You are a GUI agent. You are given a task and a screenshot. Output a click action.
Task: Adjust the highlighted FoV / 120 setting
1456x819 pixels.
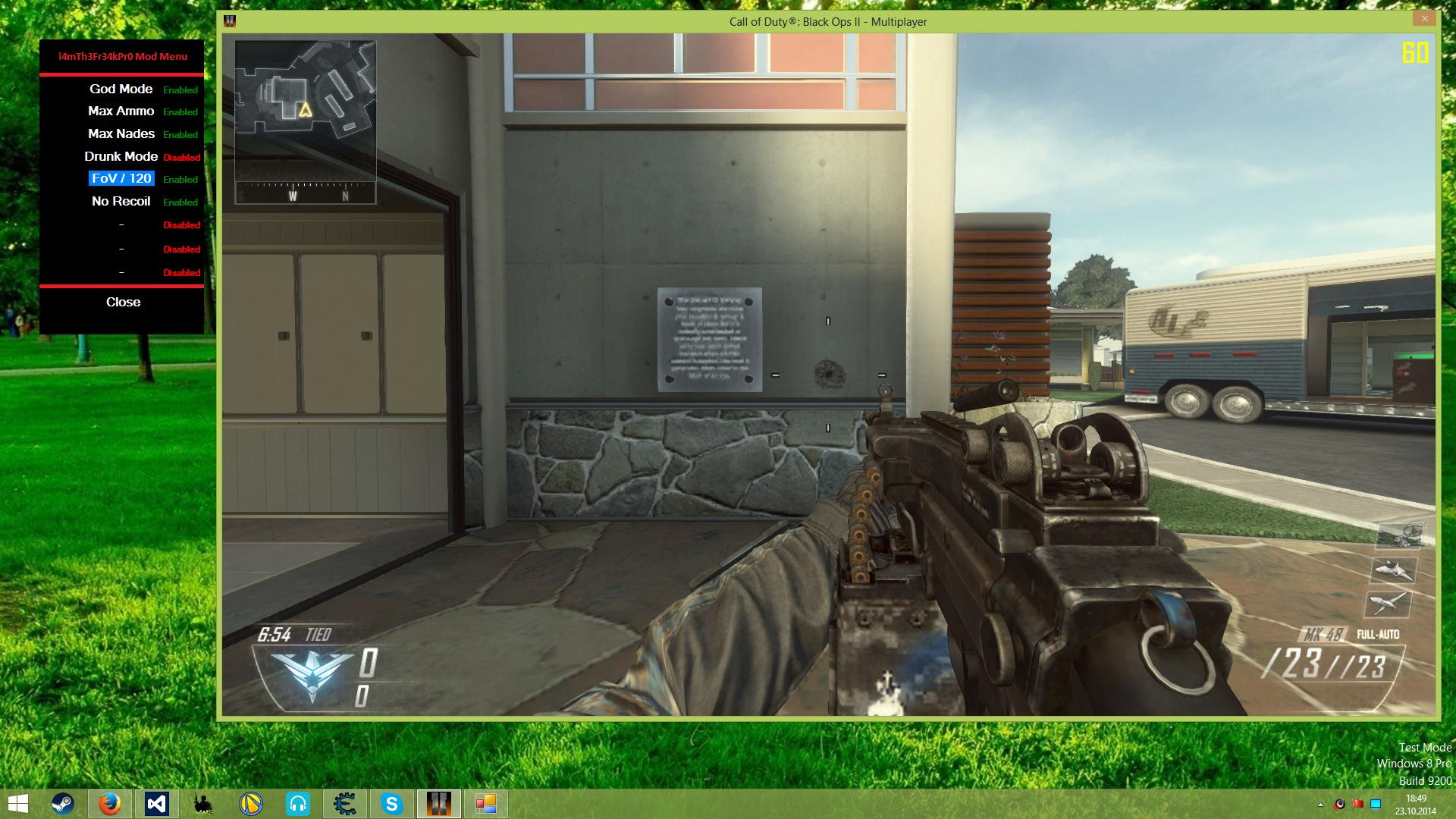tap(121, 179)
